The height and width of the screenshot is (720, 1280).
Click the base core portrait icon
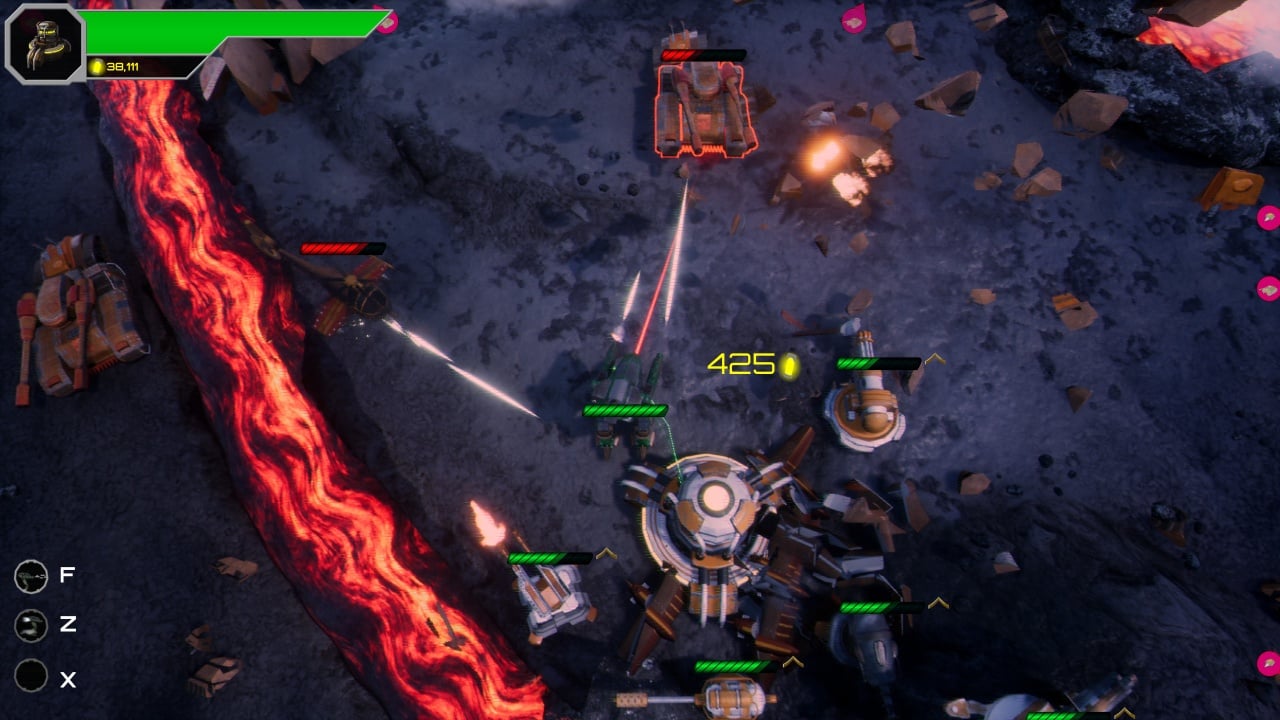pyautogui.click(x=44, y=44)
